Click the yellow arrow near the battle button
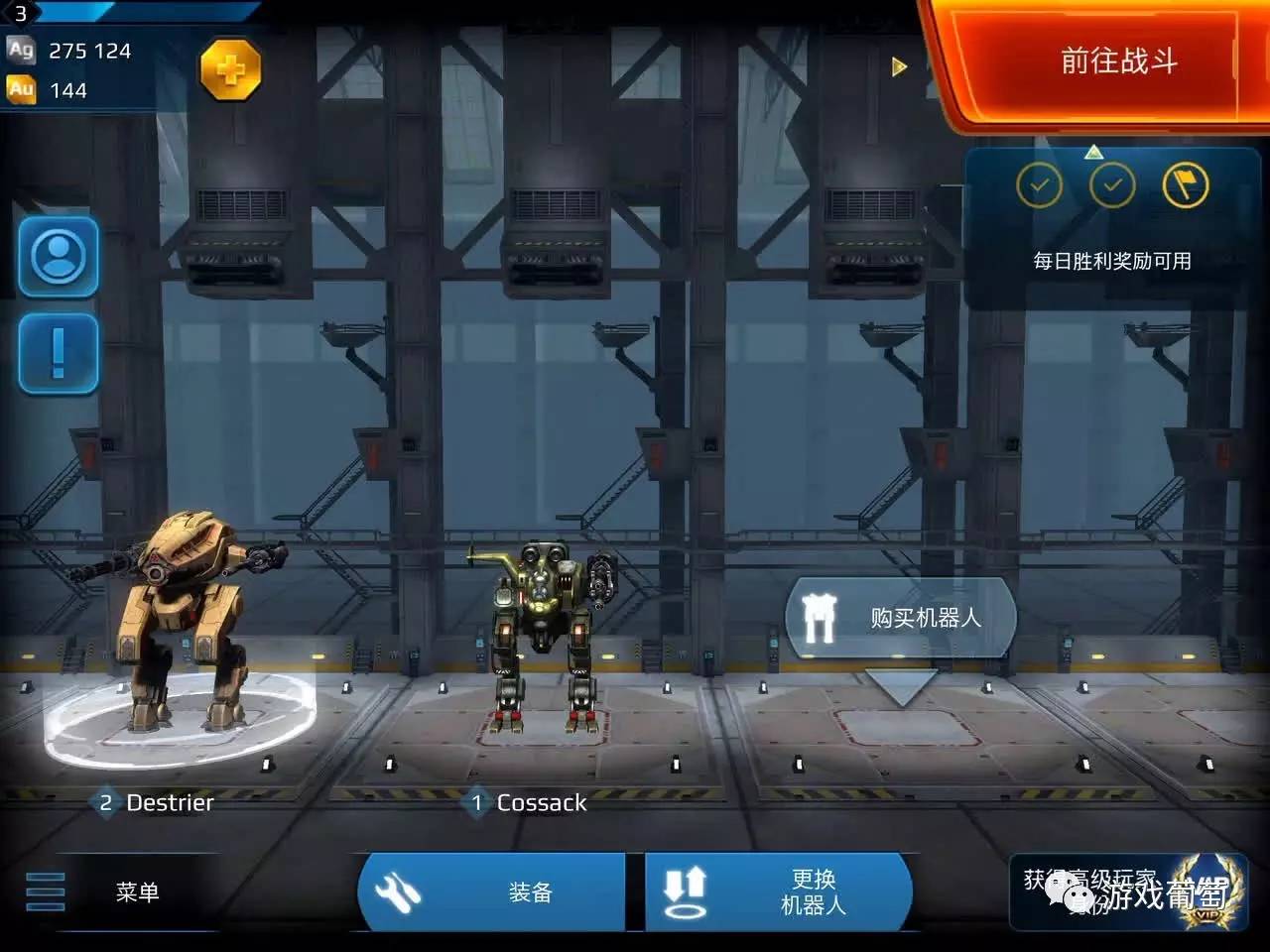This screenshot has width=1270, height=952. (899, 66)
